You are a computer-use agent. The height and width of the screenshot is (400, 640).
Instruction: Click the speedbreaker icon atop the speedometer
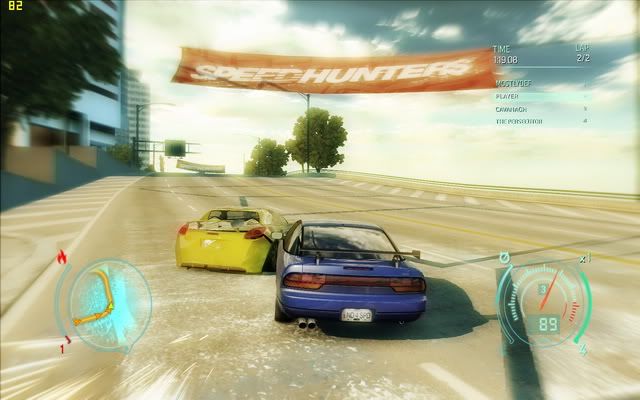tap(505, 258)
